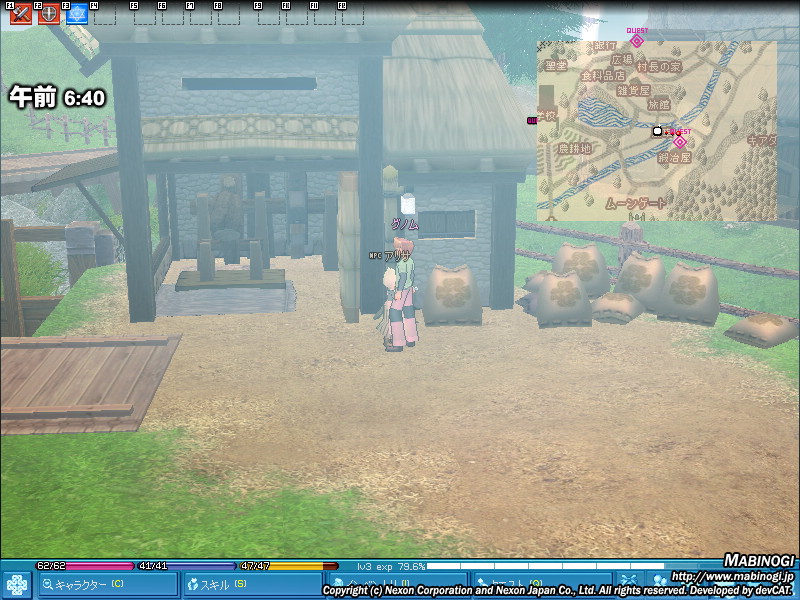
Task: Click 村長の家 on the minimap
Action: [x=661, y=66]
